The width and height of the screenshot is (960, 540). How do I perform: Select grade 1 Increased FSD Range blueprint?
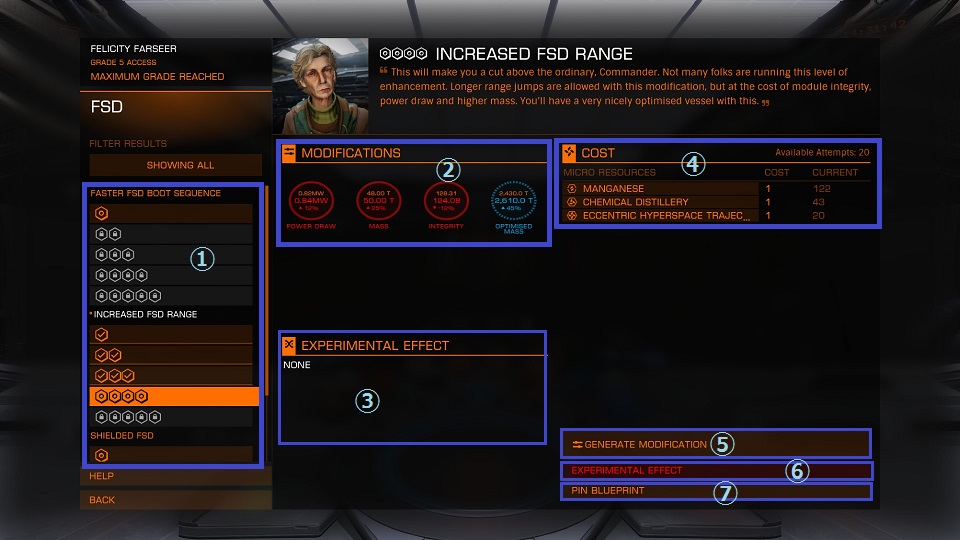[x=172, y=334]
